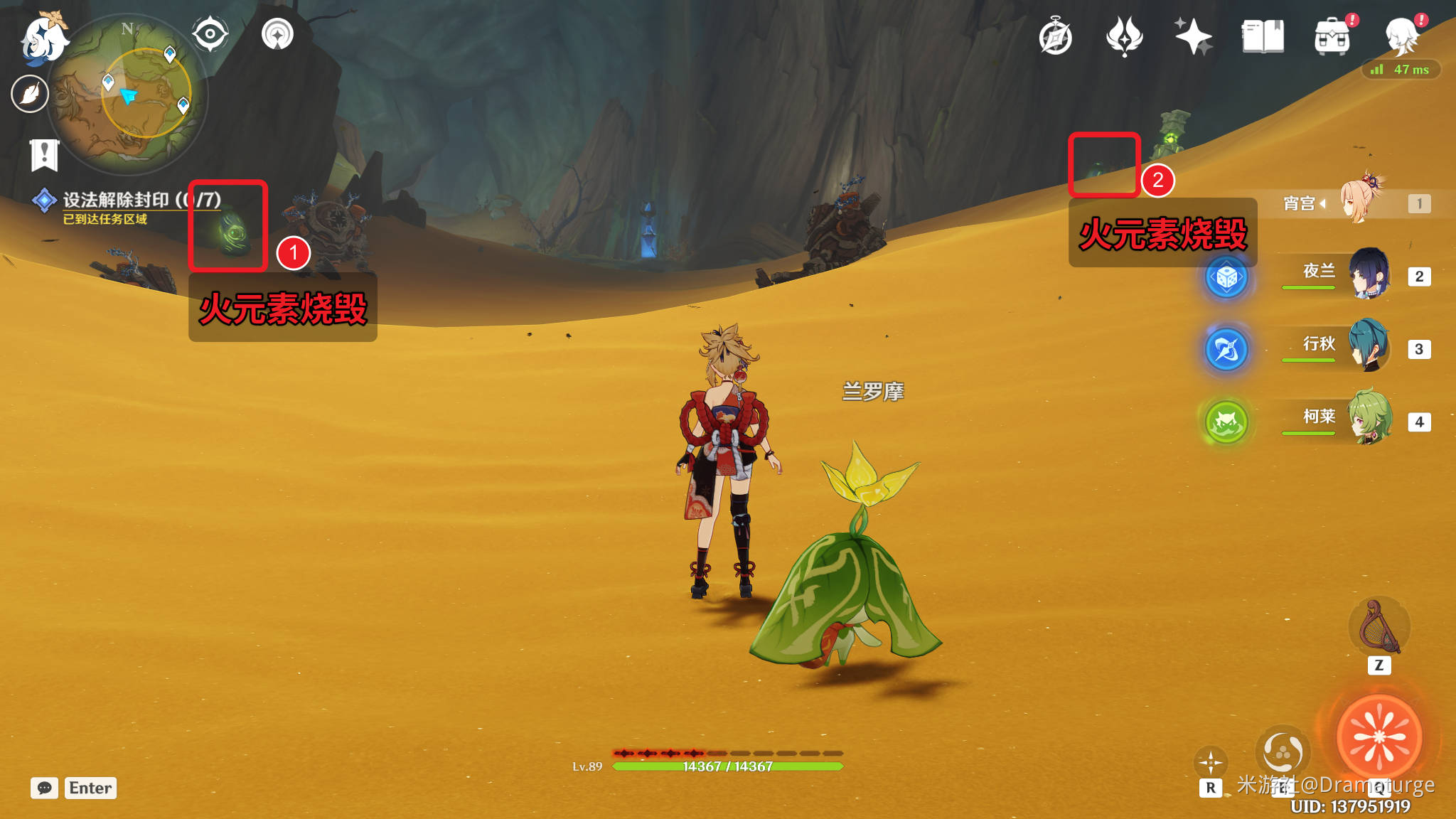The height and width of the screenshot is (819, 1456).
Task: Open the battle pass flame icon
Action: pyautogui.click(x=1124, y=37)
